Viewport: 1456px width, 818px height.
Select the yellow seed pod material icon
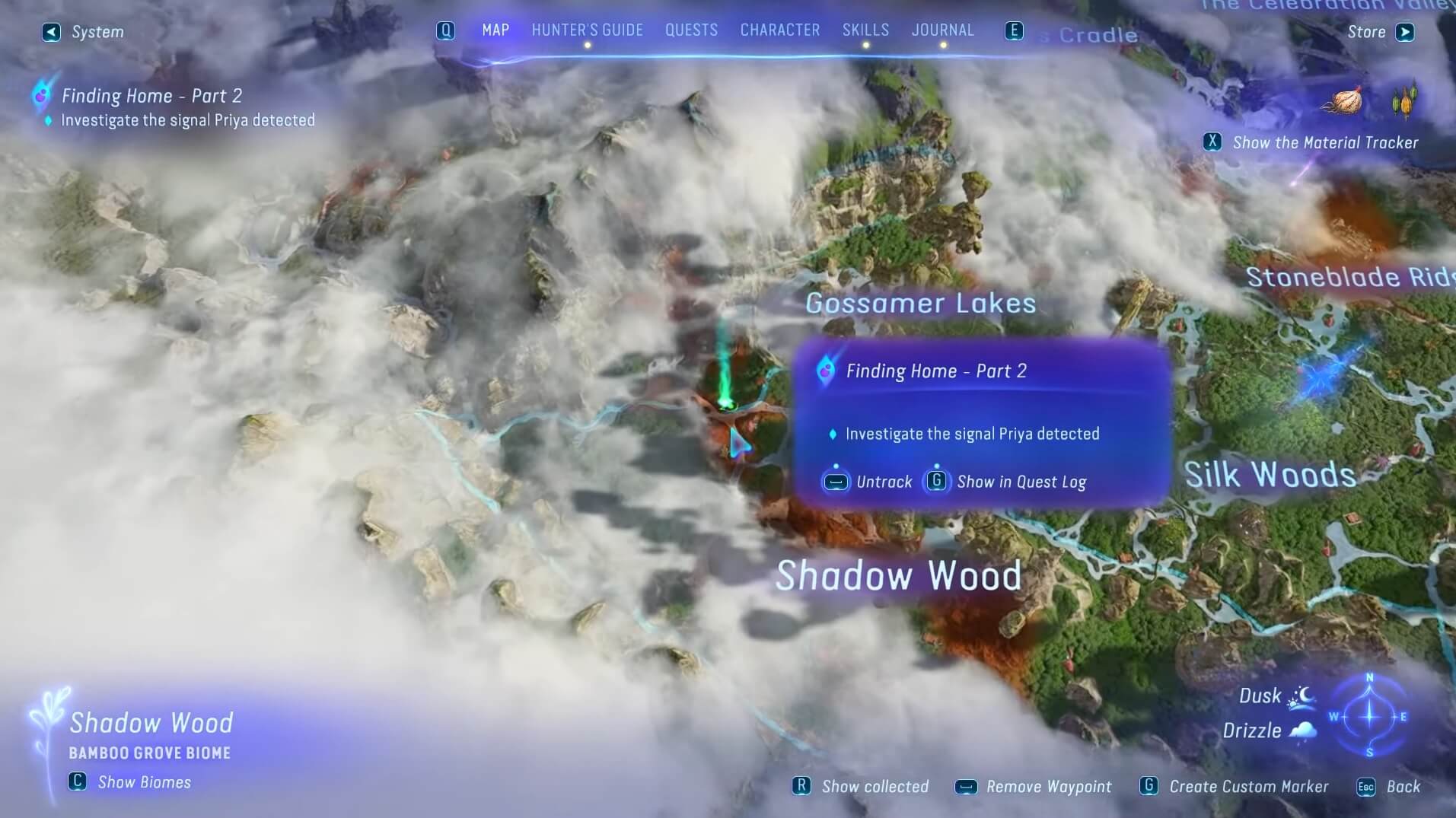(x=1404, y=103)
